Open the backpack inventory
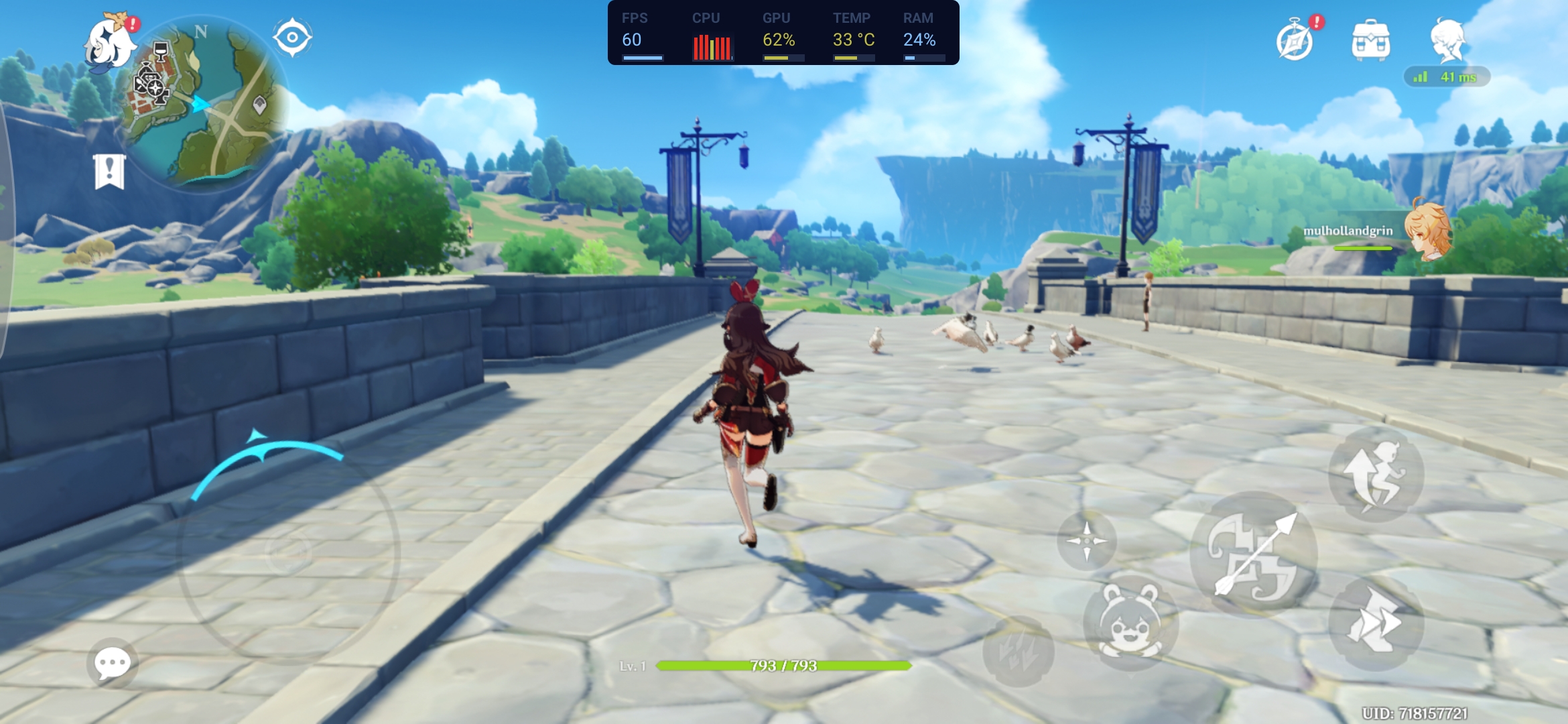The height and width of the screenshot is (724, 1568). click(1371, 42)
